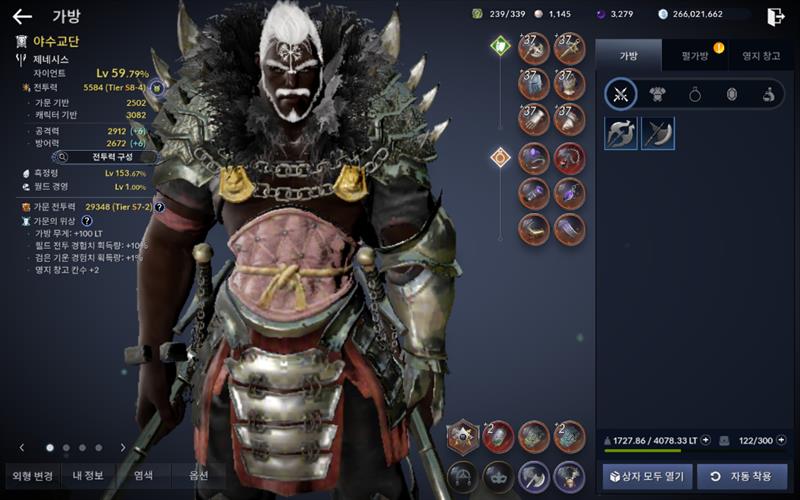Show accessories with the ring filter

pyautogui.click(x=695, y=95)
